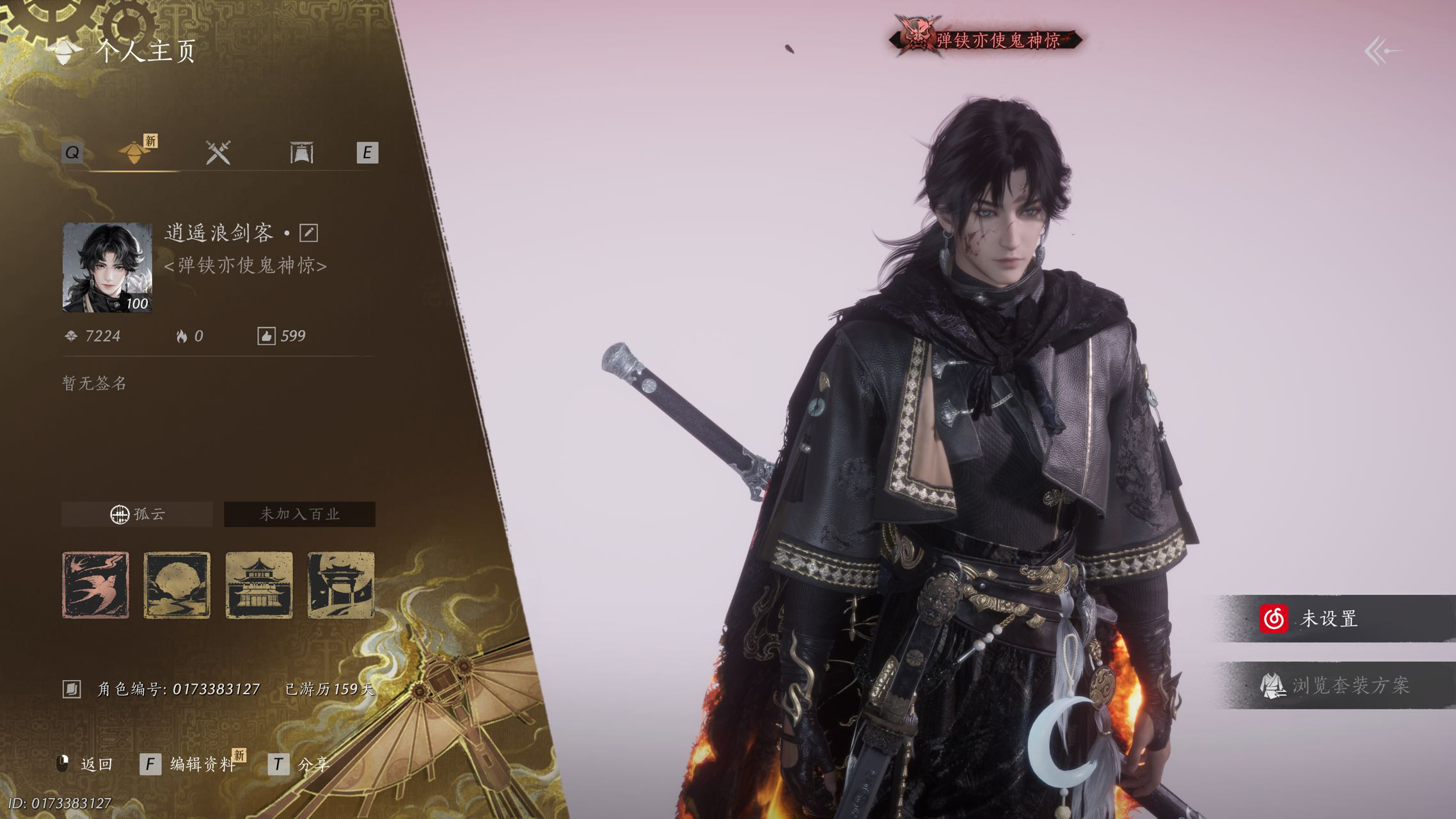Edit the character name with pencil icon

click(x=308, y=233)
